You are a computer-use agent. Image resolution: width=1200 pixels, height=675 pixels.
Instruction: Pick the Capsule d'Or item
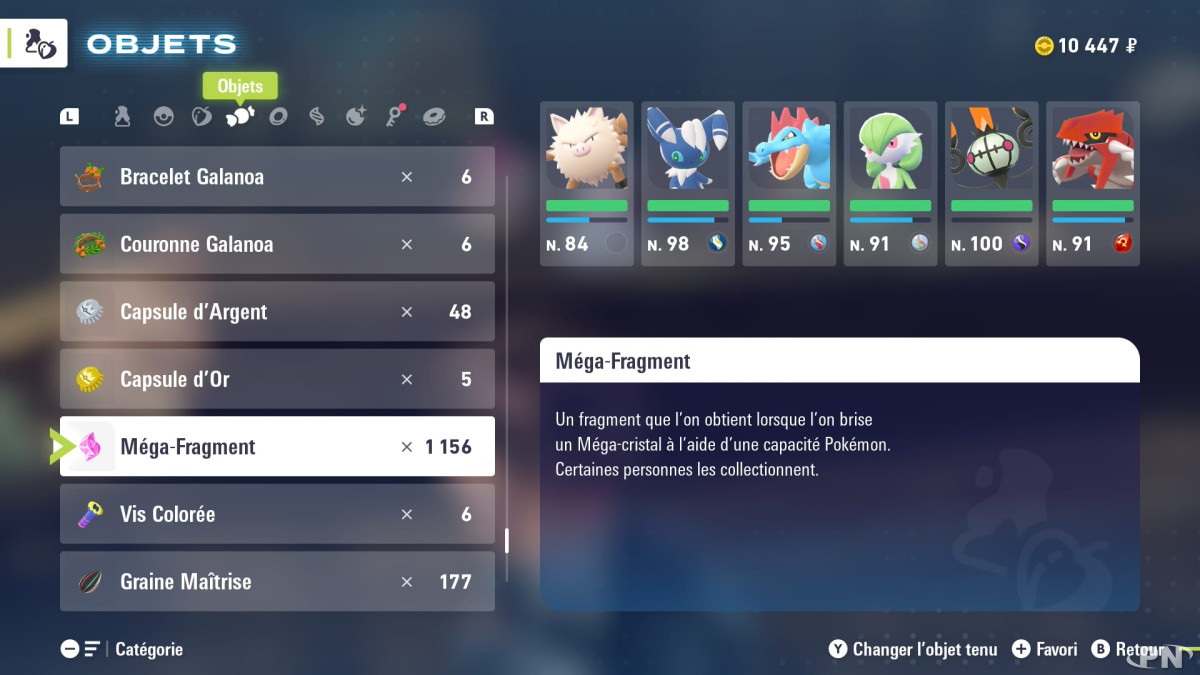coord(277,379)
